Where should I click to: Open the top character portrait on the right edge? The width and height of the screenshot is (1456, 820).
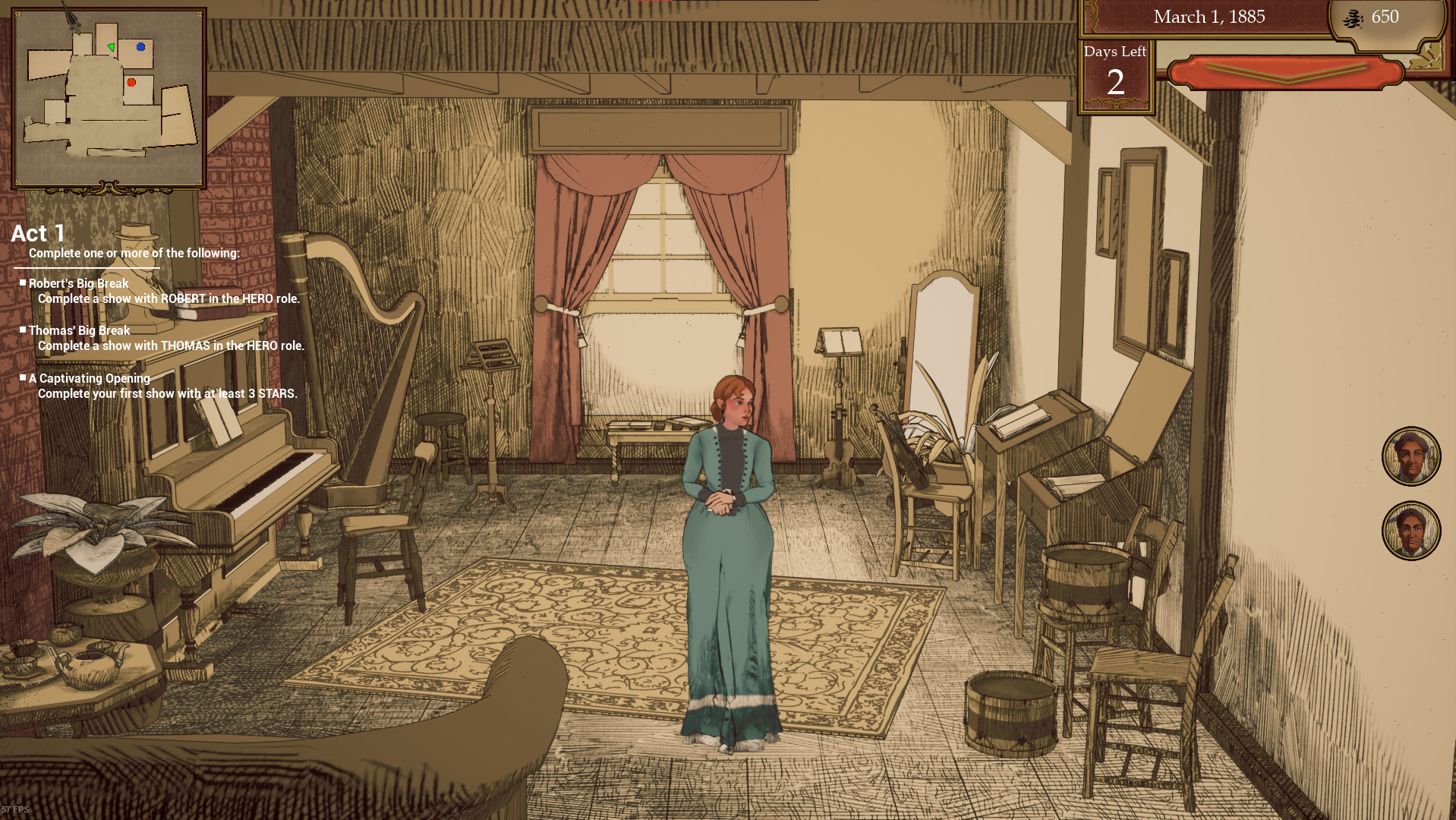[x=1411, y=456]
